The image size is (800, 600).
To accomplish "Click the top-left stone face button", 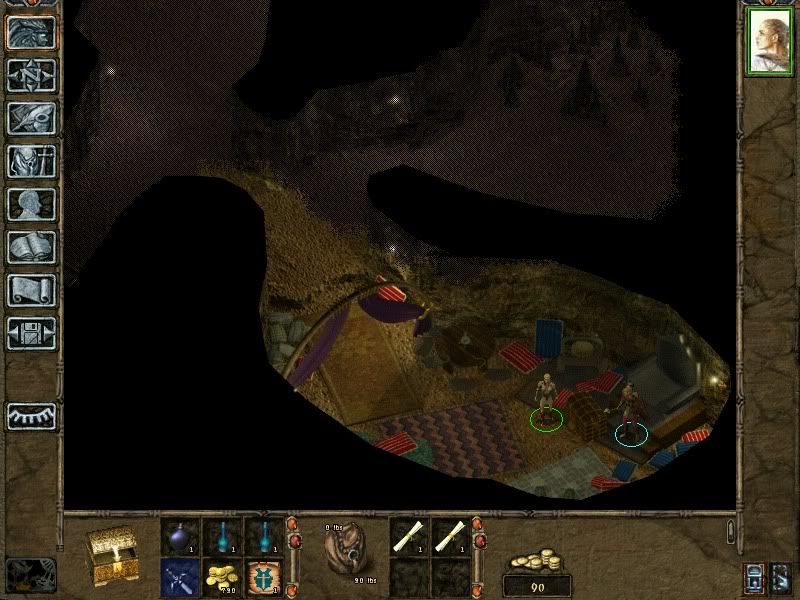I will click(x=31, y=32).
